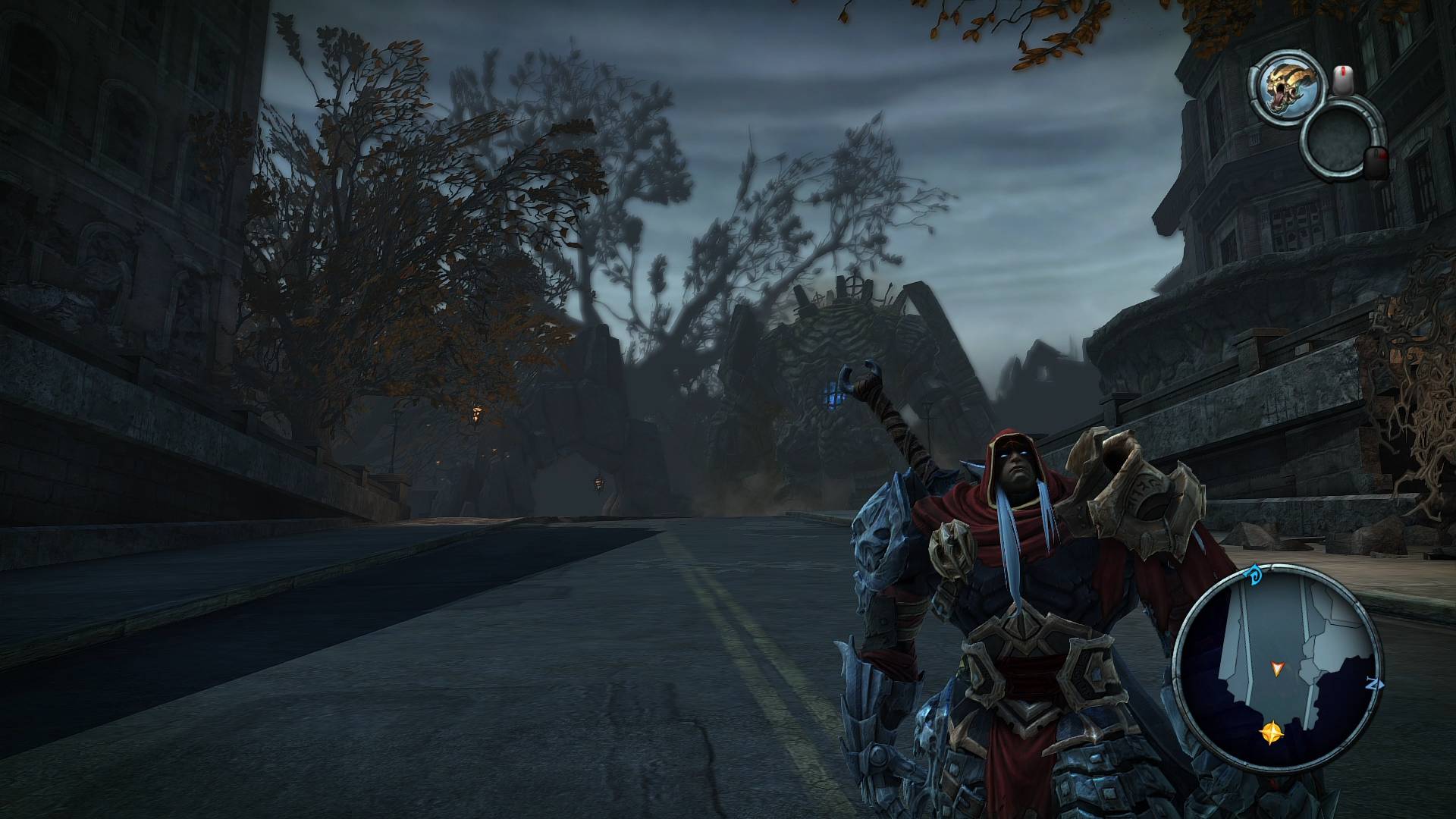Select the white left-mouse-button indicator icon
This screenshot has width=1456, height=819.
(x=1343, y=79)
